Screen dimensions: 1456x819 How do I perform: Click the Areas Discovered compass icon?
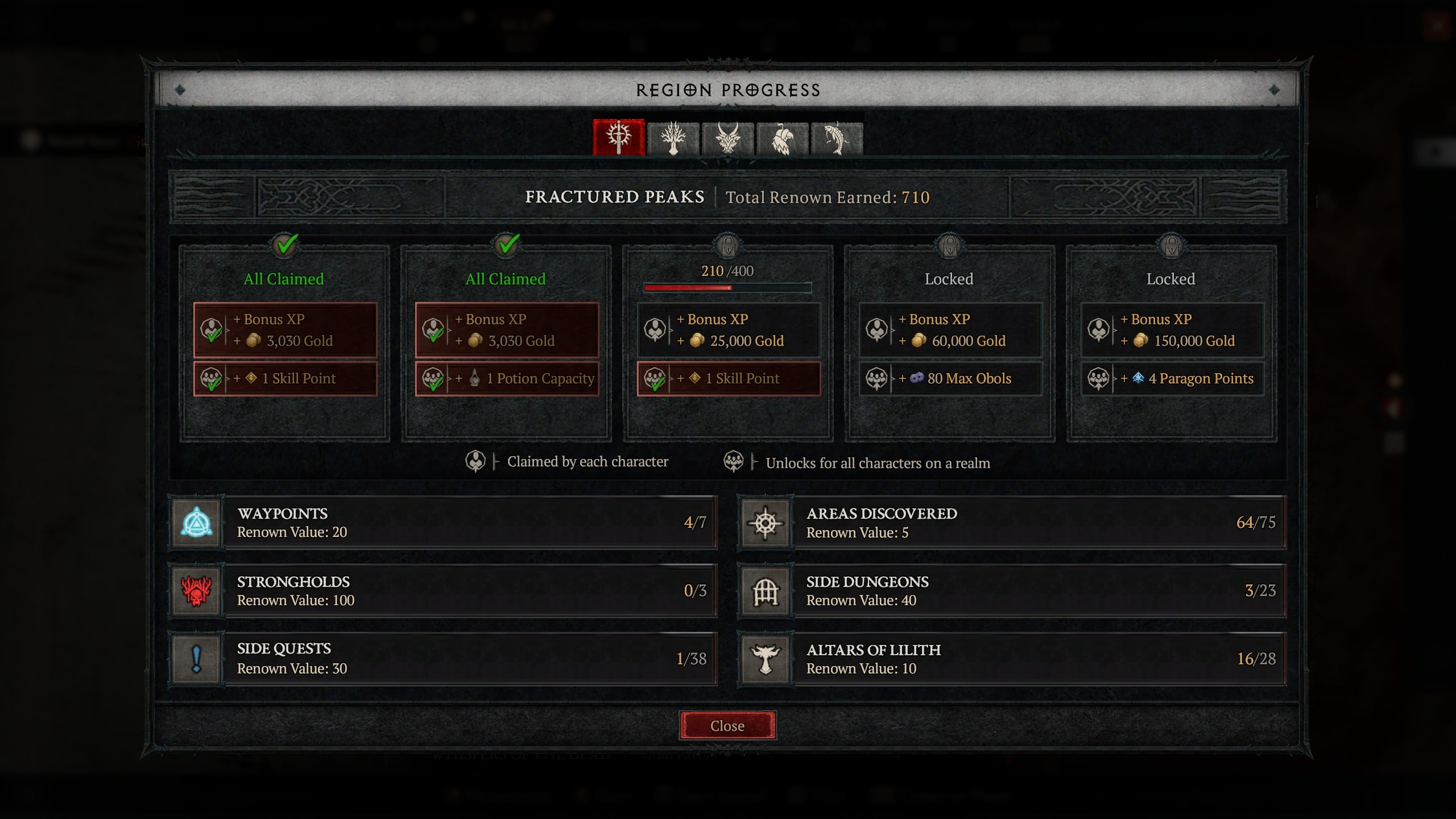click(x=765, y=523)
